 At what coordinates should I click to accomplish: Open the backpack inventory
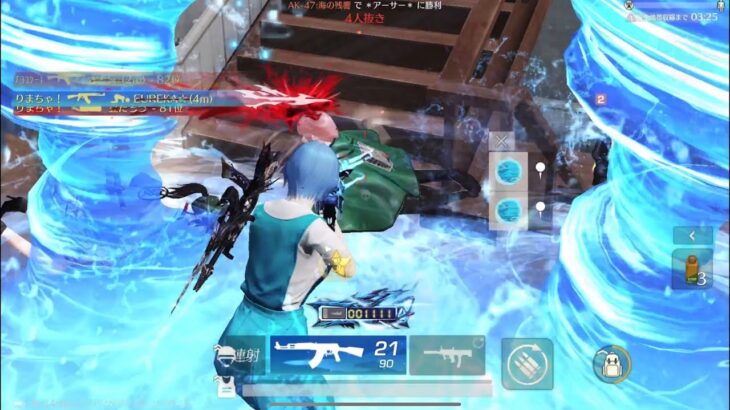point(610,362)
